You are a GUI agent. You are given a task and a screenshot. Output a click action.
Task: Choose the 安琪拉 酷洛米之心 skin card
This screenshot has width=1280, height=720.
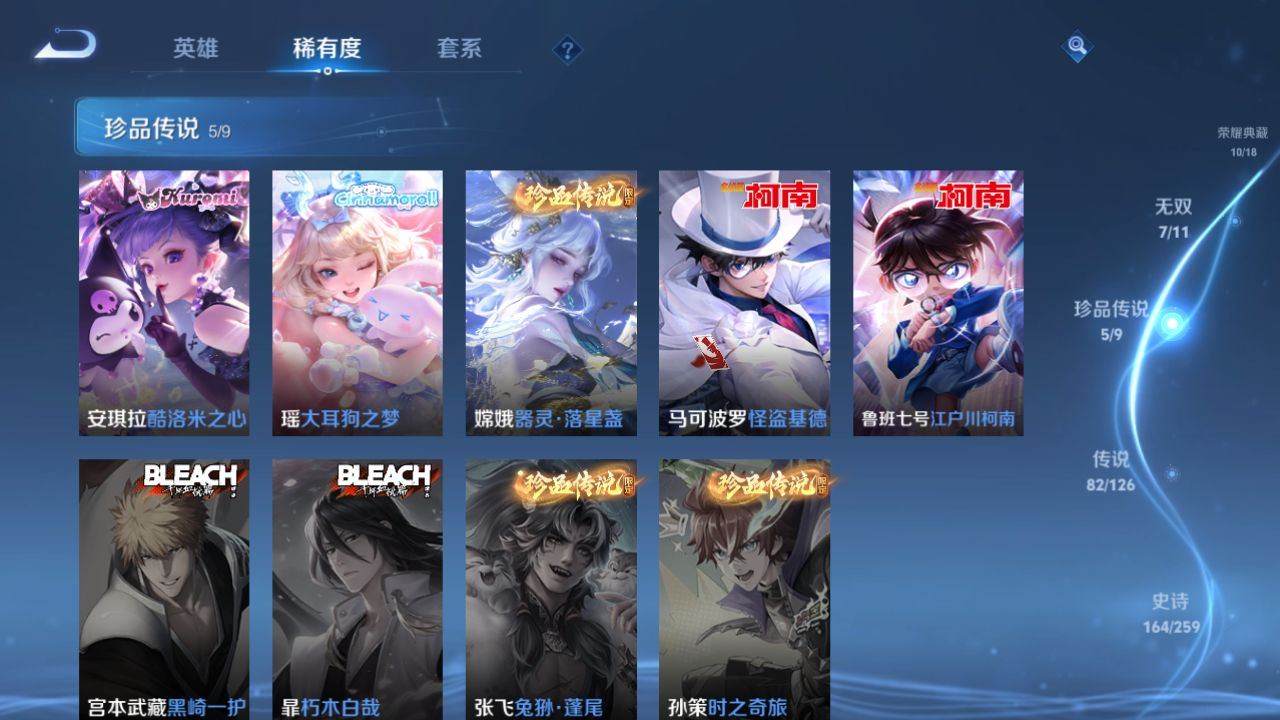coord(164,302)
